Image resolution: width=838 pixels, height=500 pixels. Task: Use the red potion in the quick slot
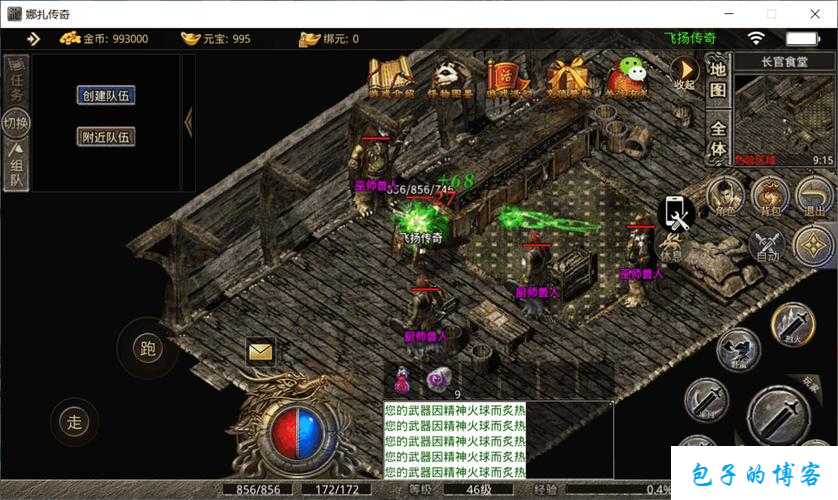[403, 380]
